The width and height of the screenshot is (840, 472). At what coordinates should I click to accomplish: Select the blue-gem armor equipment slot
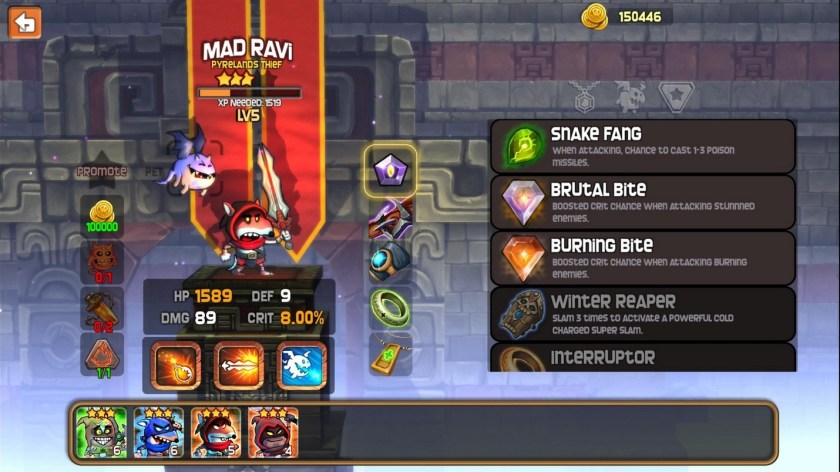point(389,262)
